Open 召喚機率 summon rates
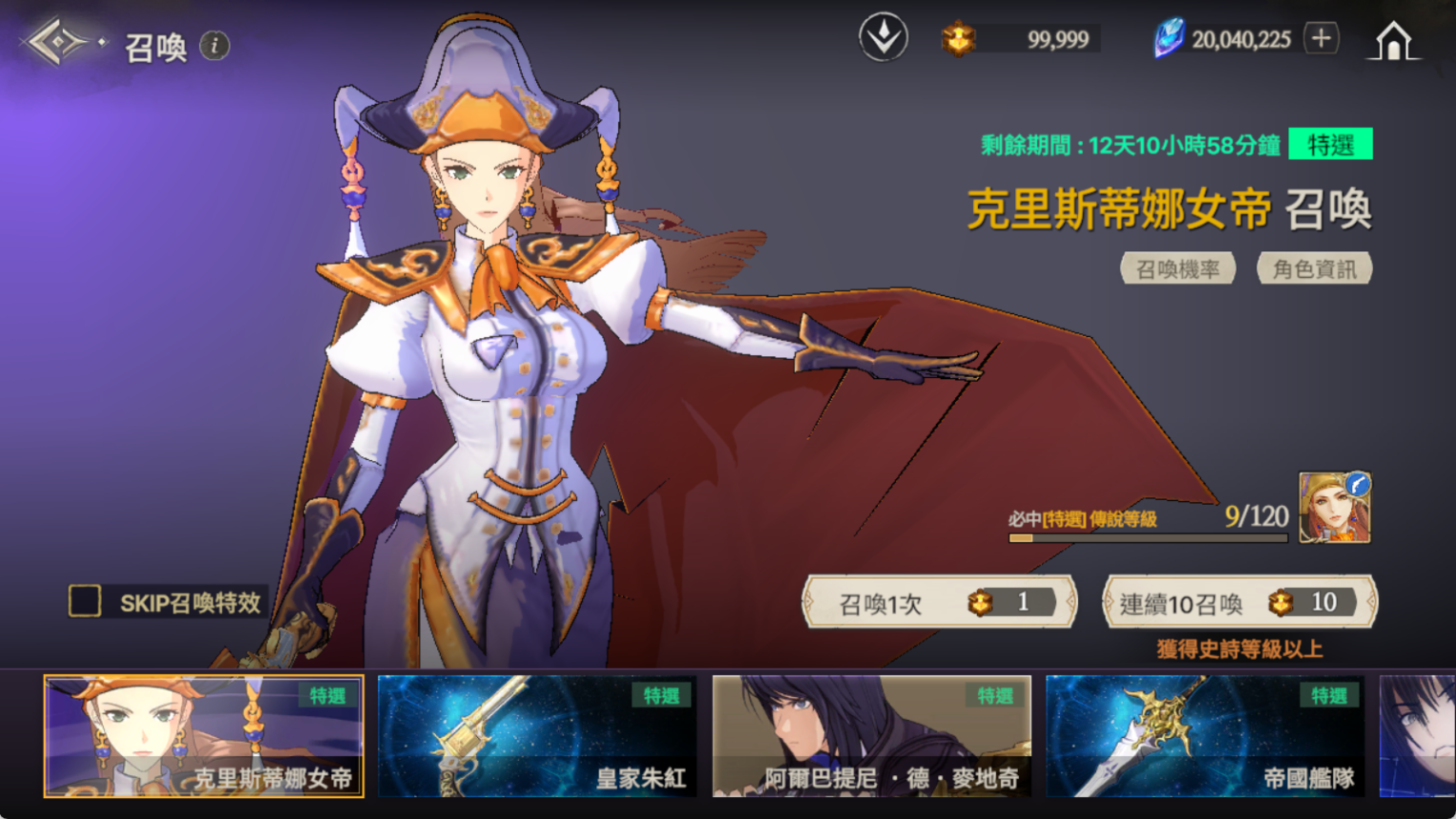Screen dimensions: 1456x819 [x=1178, y=270]
